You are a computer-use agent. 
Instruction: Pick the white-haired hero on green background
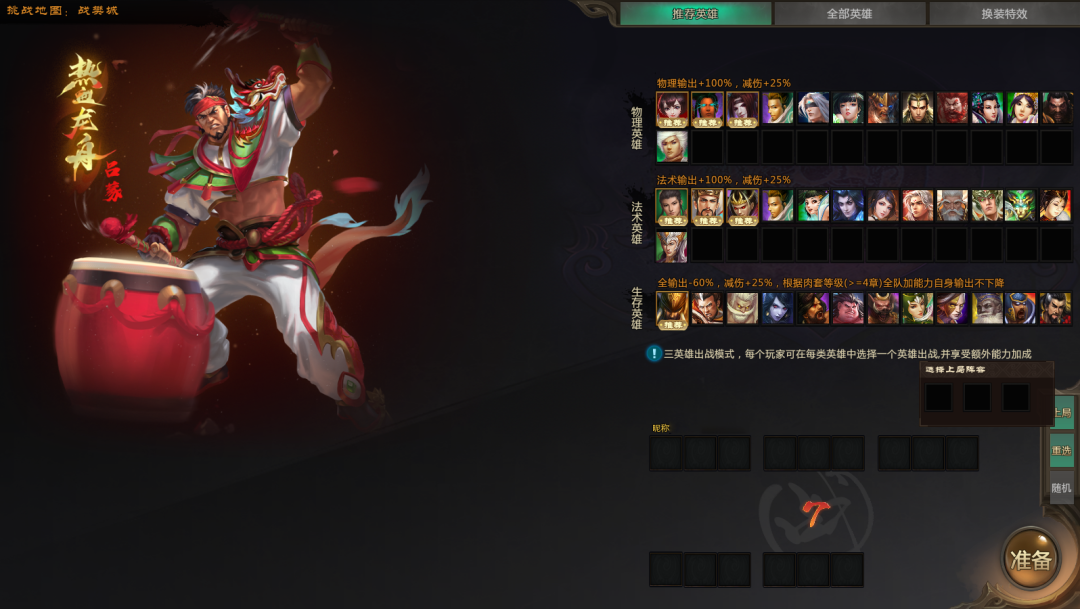[x=672, y=146]
